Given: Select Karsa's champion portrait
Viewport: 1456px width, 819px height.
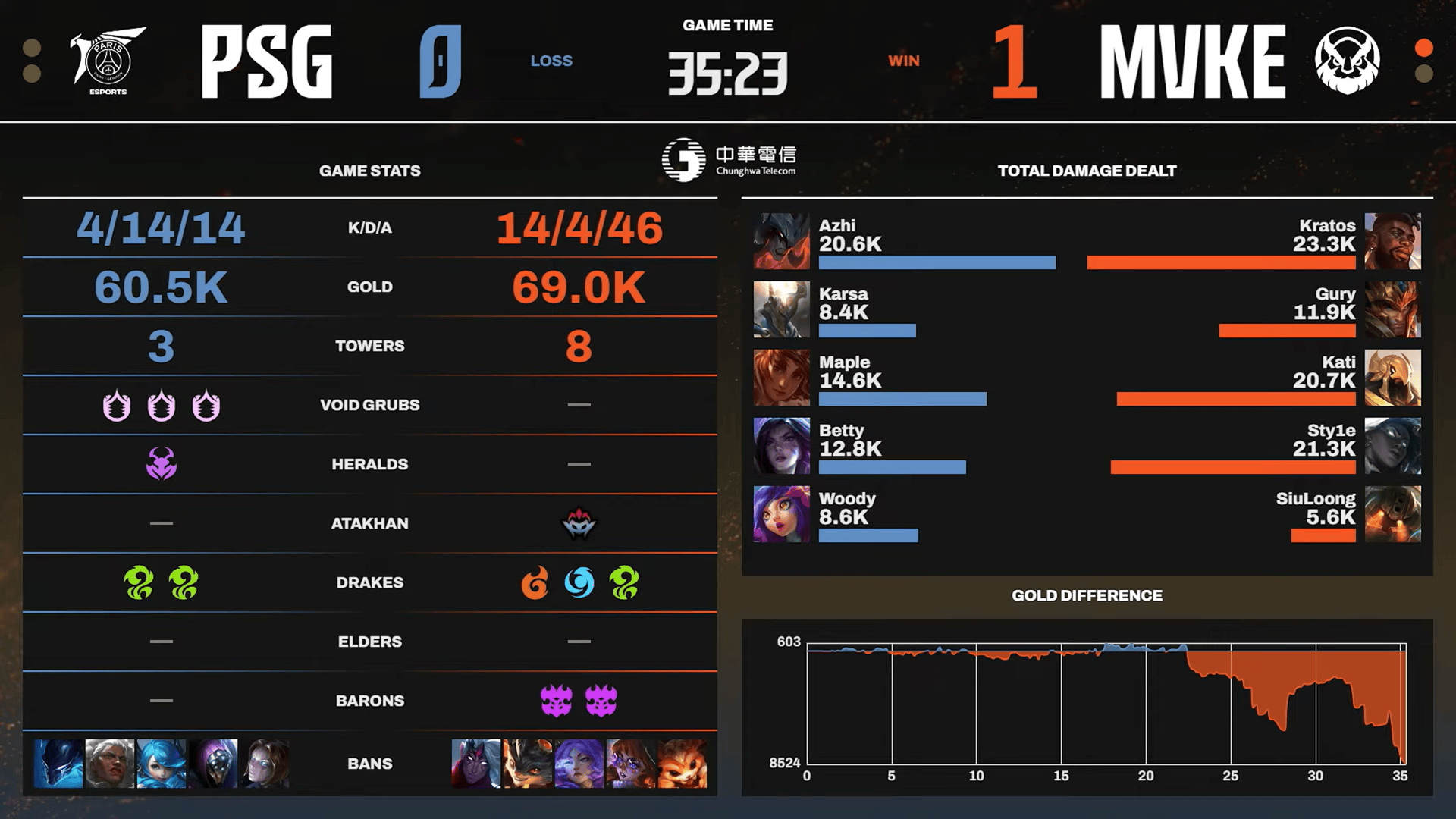Looking at the screenshot, I should pyautogui.click(x=781, y=309).
